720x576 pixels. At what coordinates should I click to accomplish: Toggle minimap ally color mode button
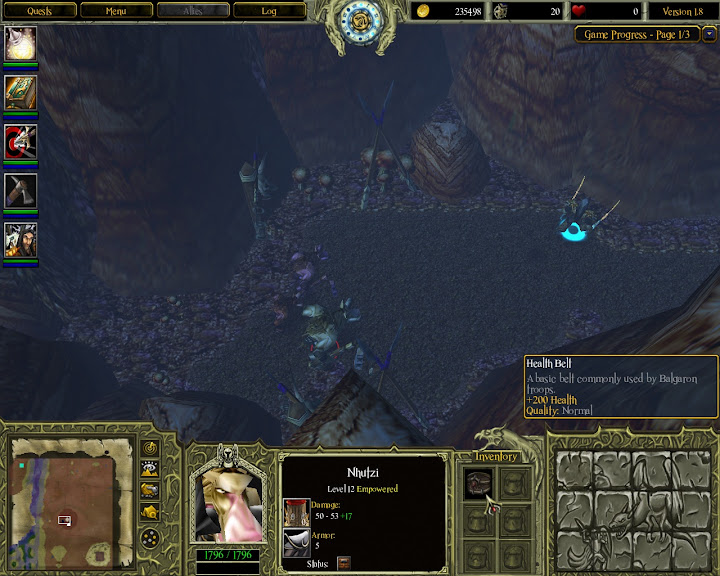[x=151, y=489]
